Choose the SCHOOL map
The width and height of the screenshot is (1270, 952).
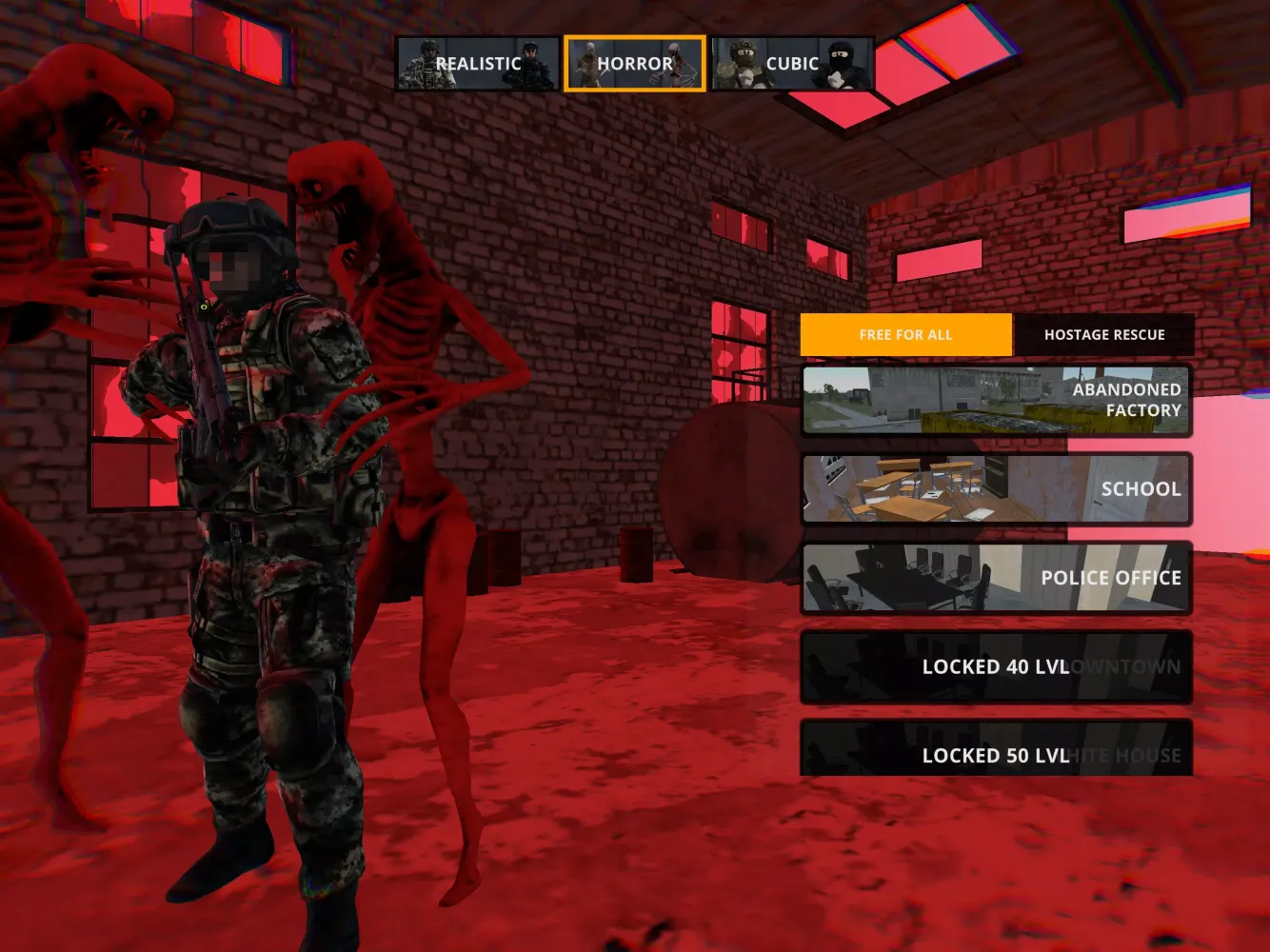point(996,488)
